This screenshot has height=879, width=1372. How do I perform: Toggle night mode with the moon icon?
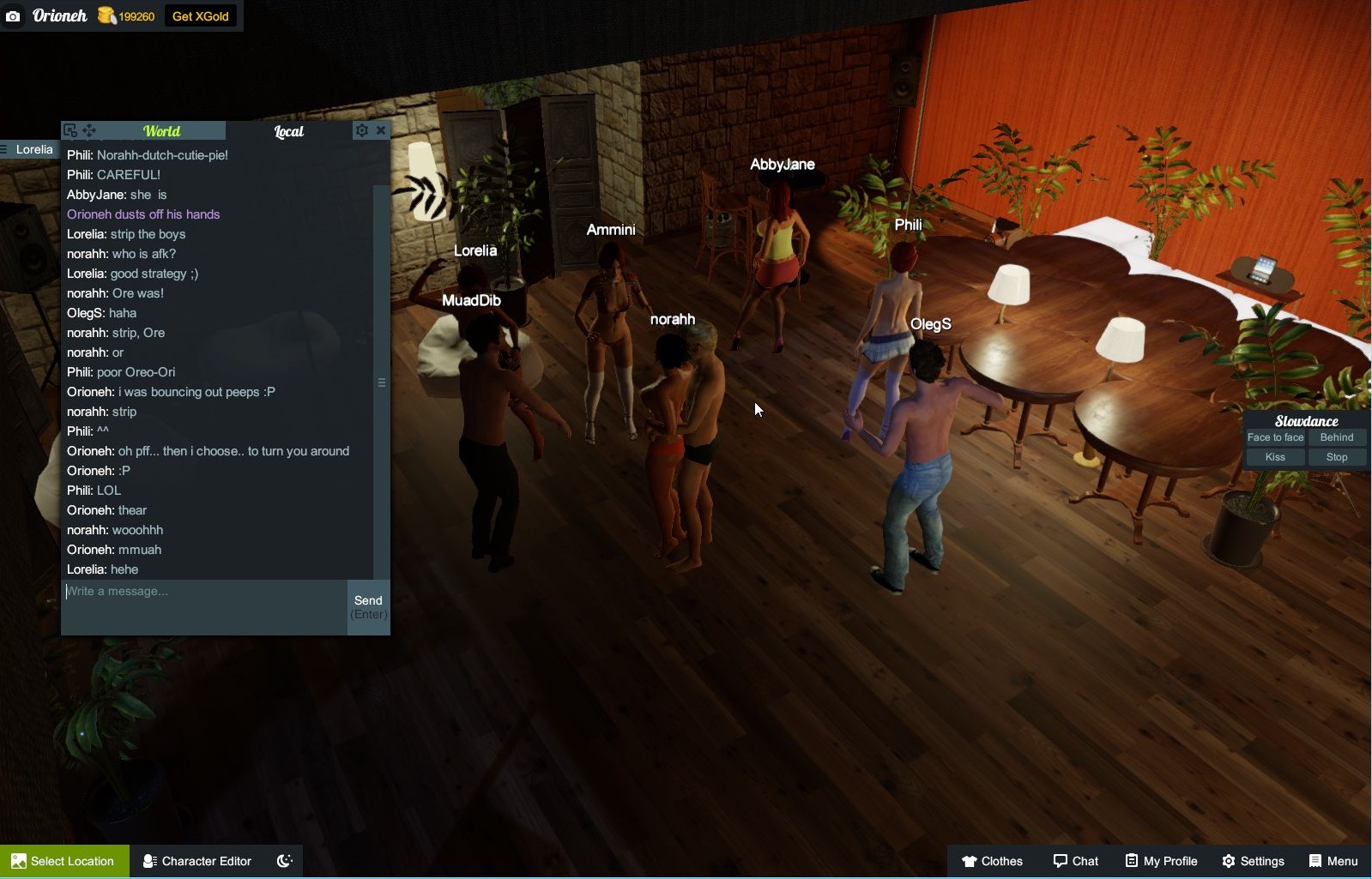(x=283, y=861)
